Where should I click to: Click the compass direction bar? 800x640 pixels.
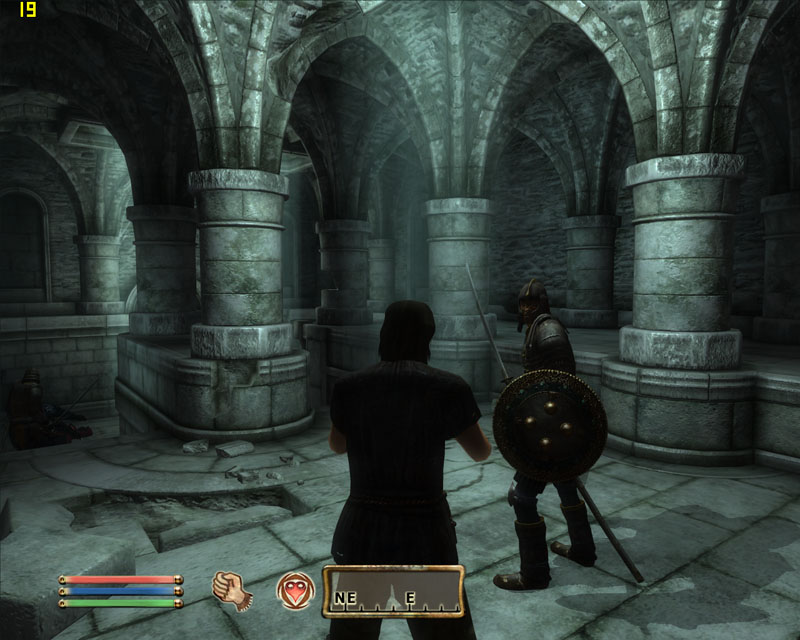pyautogui.click(x=393, y=591)
